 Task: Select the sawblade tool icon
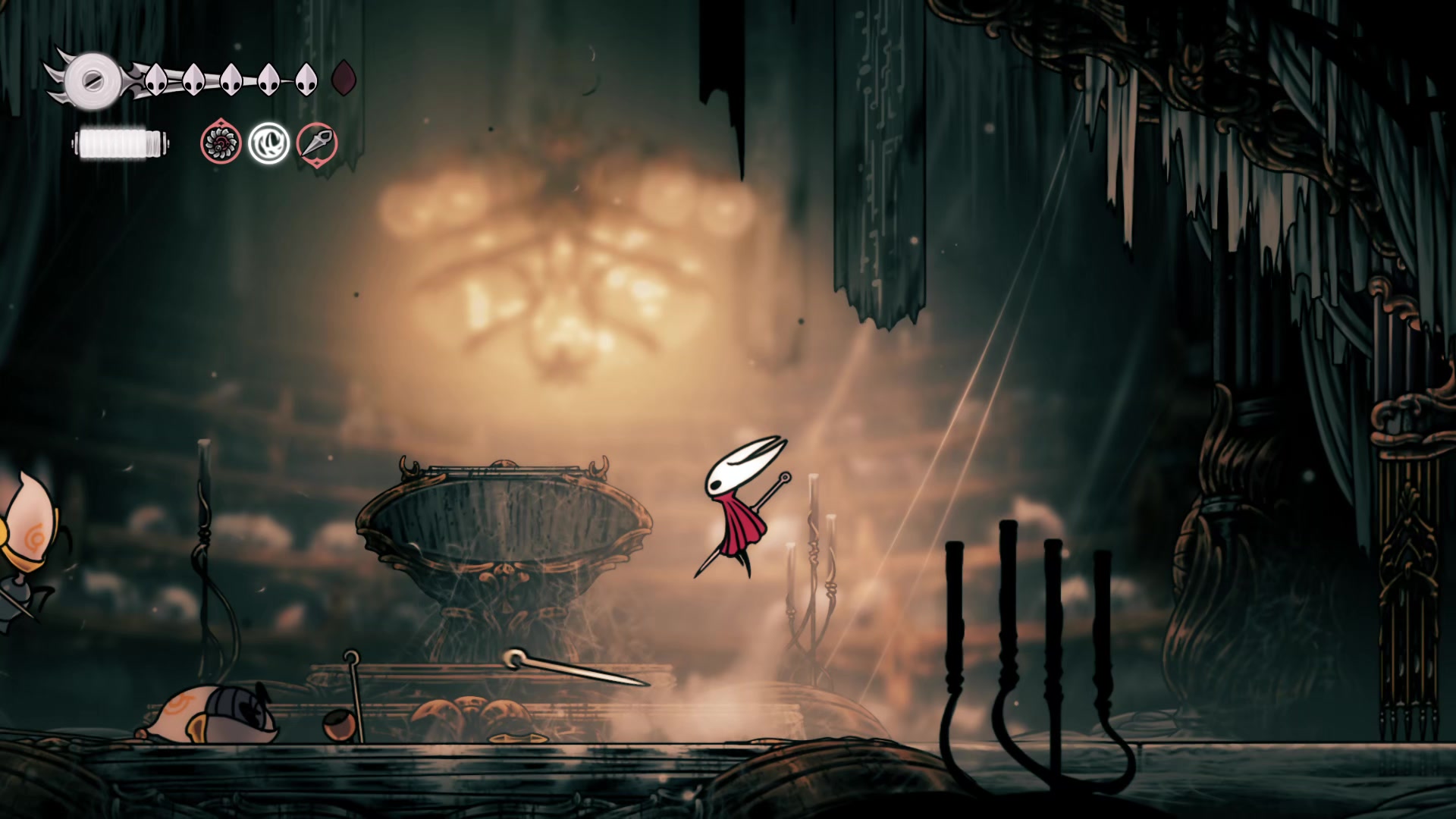click(221, 143)
